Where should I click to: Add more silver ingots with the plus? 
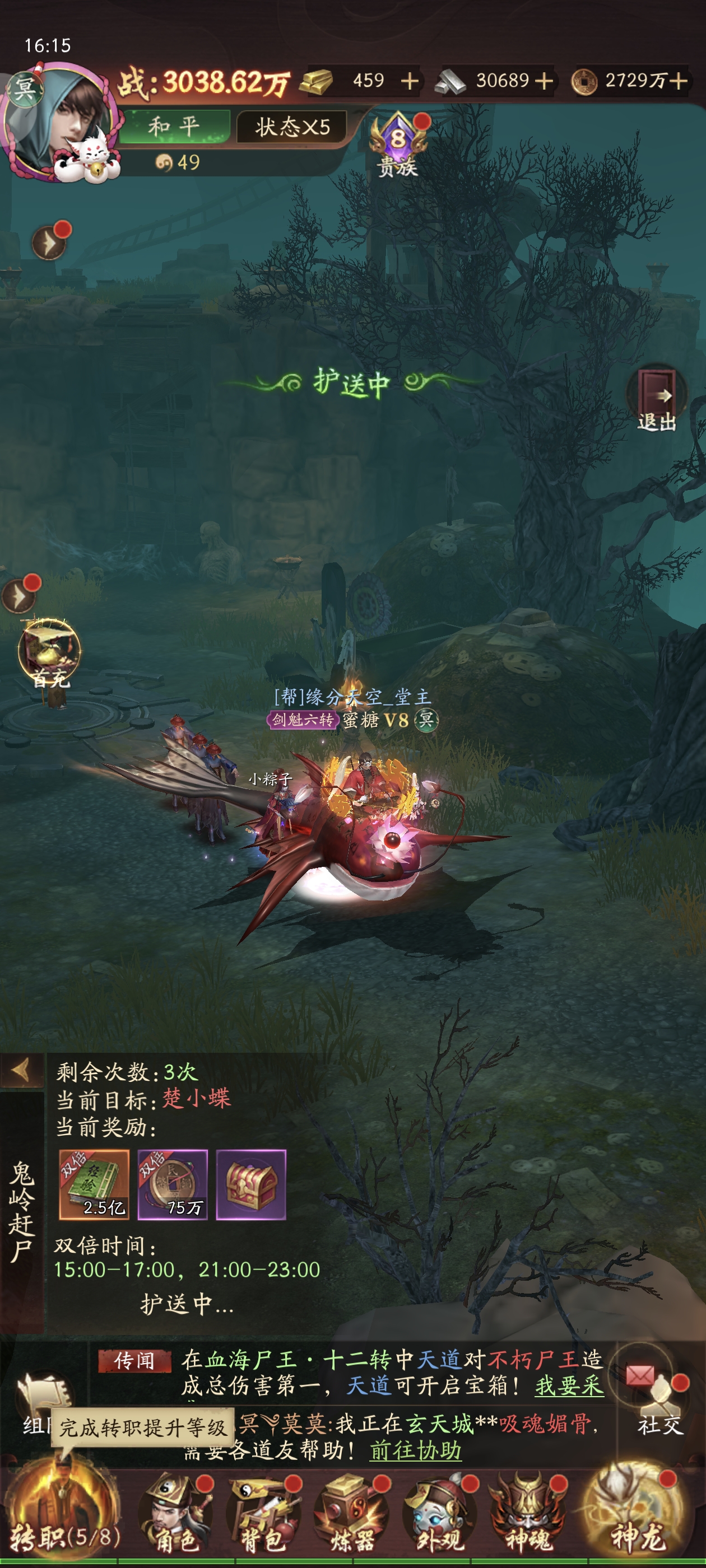click(x=544, y=81)
